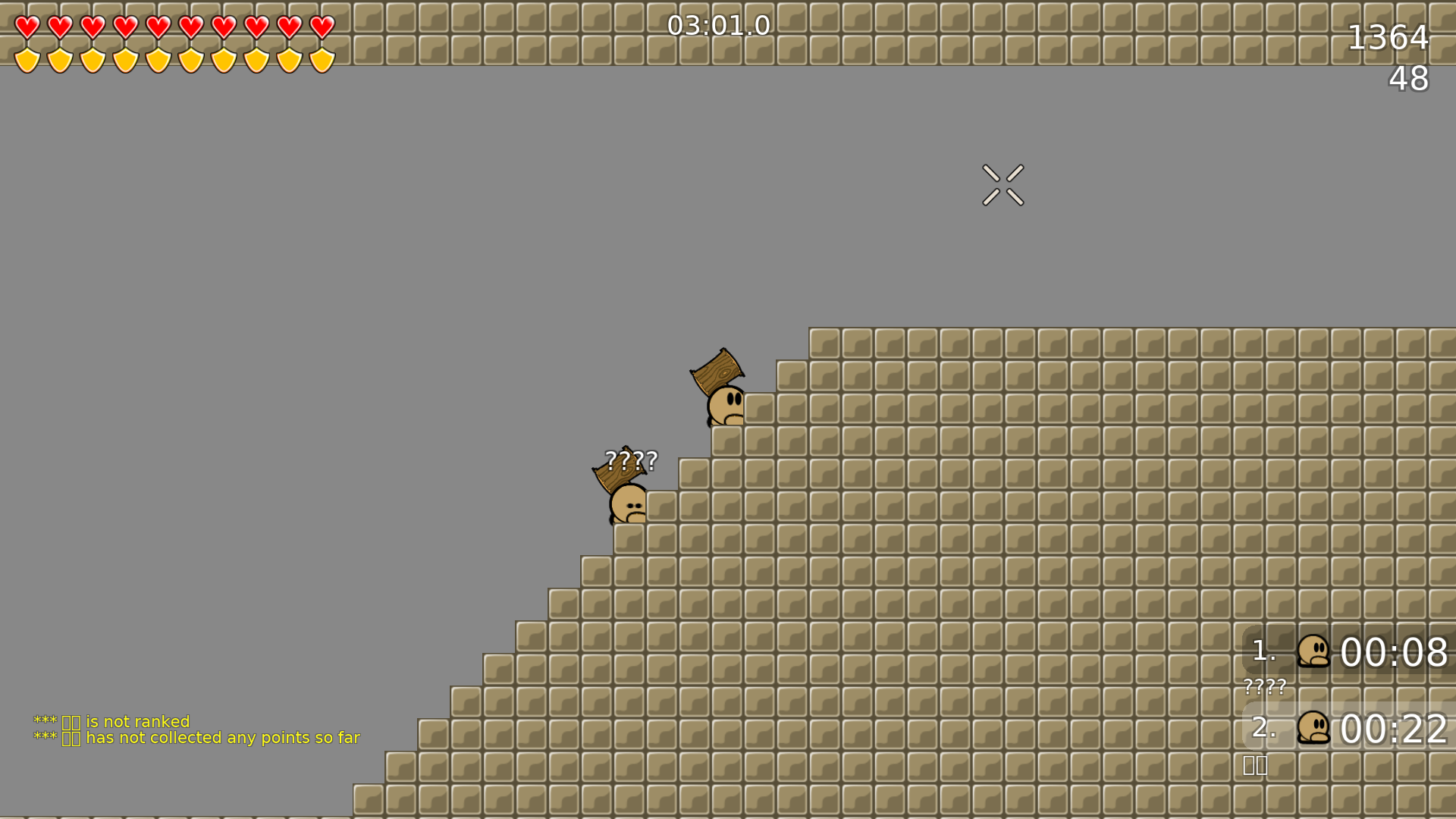Click the rightmost shield in the armor row
1456x819 pixels.
click(x=322, y=59)
